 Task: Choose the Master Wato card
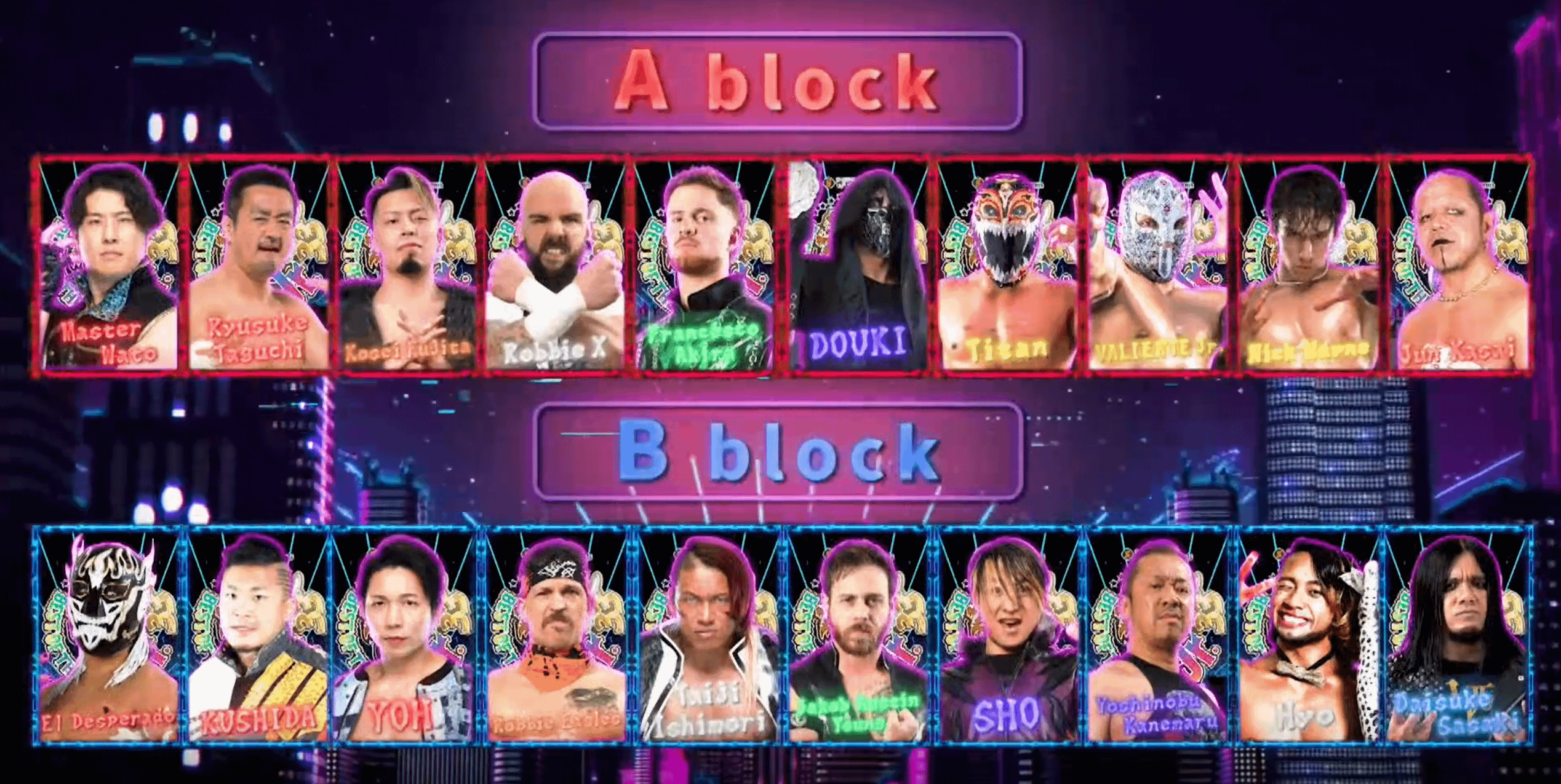[108, 266]
